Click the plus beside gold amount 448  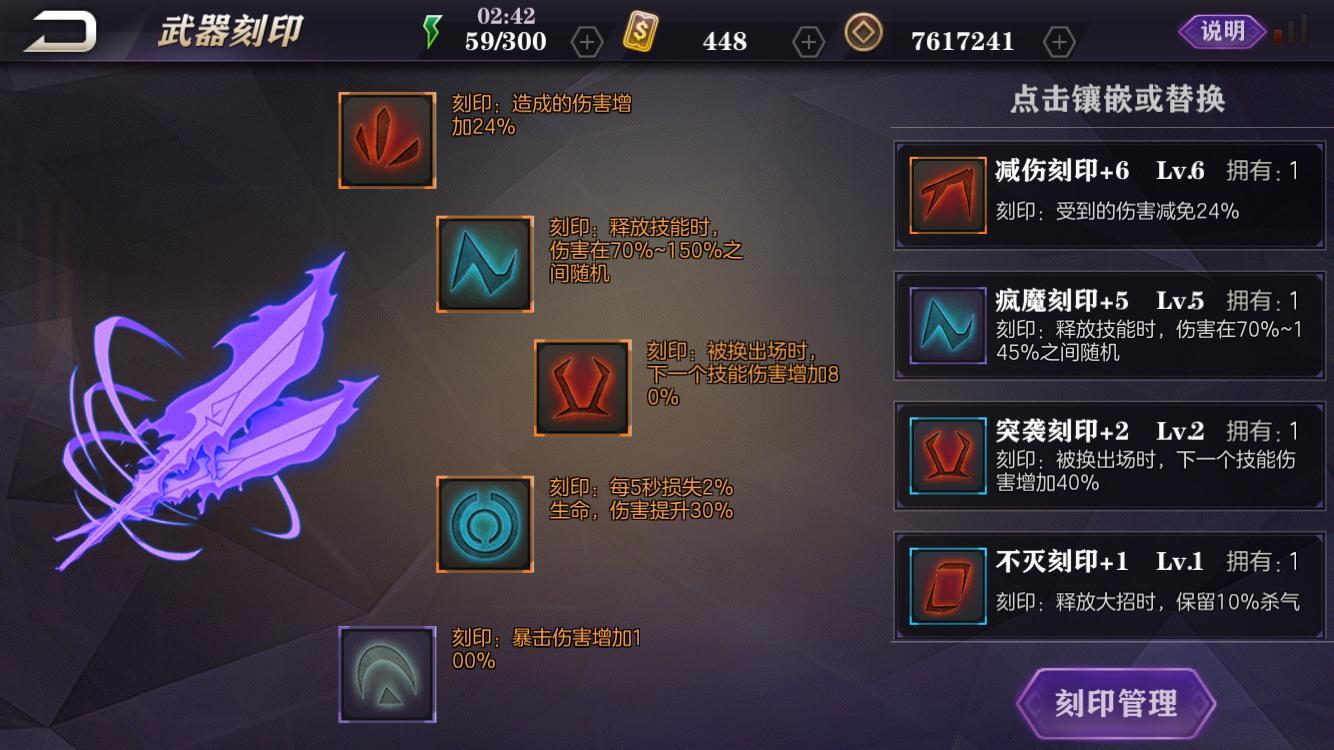click(806, 41)
